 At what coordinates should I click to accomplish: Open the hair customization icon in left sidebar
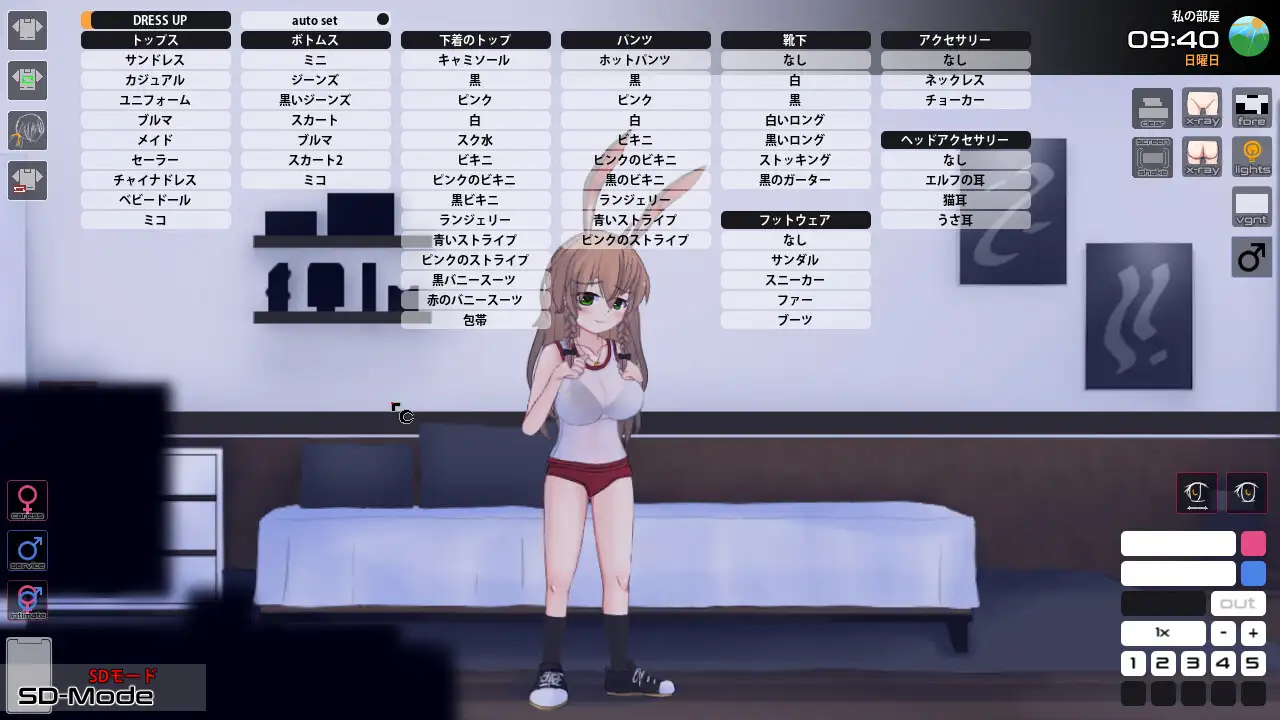point(27,131)
